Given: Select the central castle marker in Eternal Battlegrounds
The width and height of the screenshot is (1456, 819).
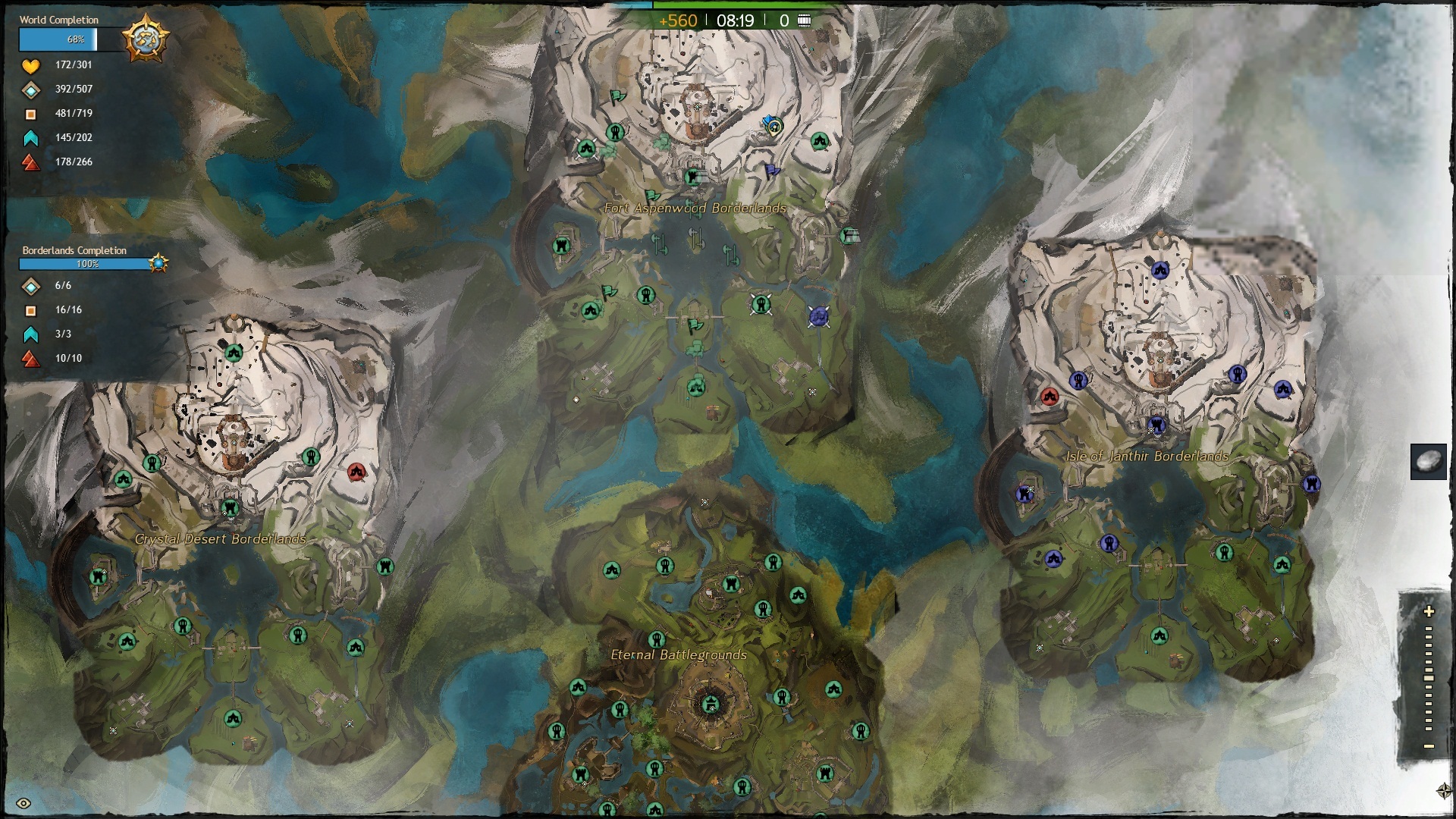Looking at the screenshot, I should click(711, 704).
